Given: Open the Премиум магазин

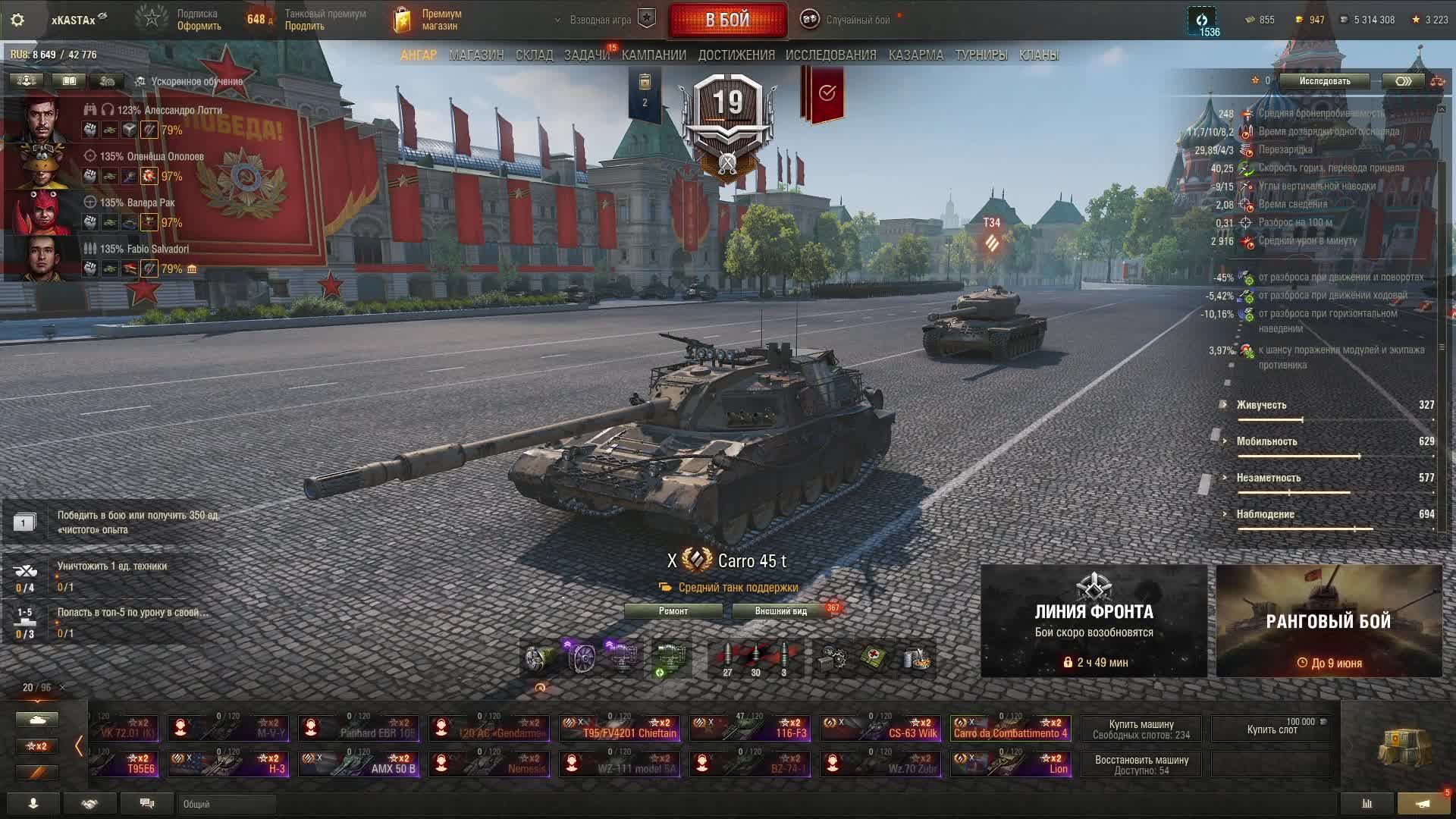Looking at the screenshot, I should pyautogui.click(x=428, y=20).
